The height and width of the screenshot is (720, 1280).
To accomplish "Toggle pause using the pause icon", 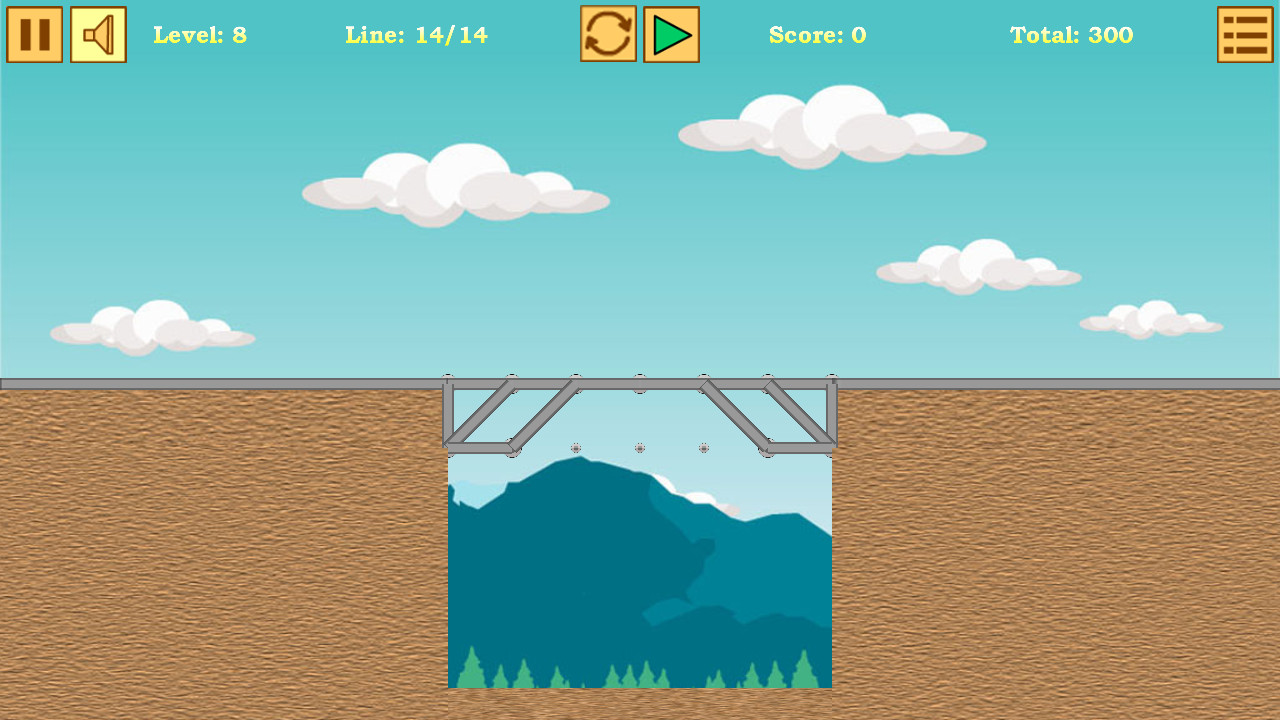I will click(34, 34).
